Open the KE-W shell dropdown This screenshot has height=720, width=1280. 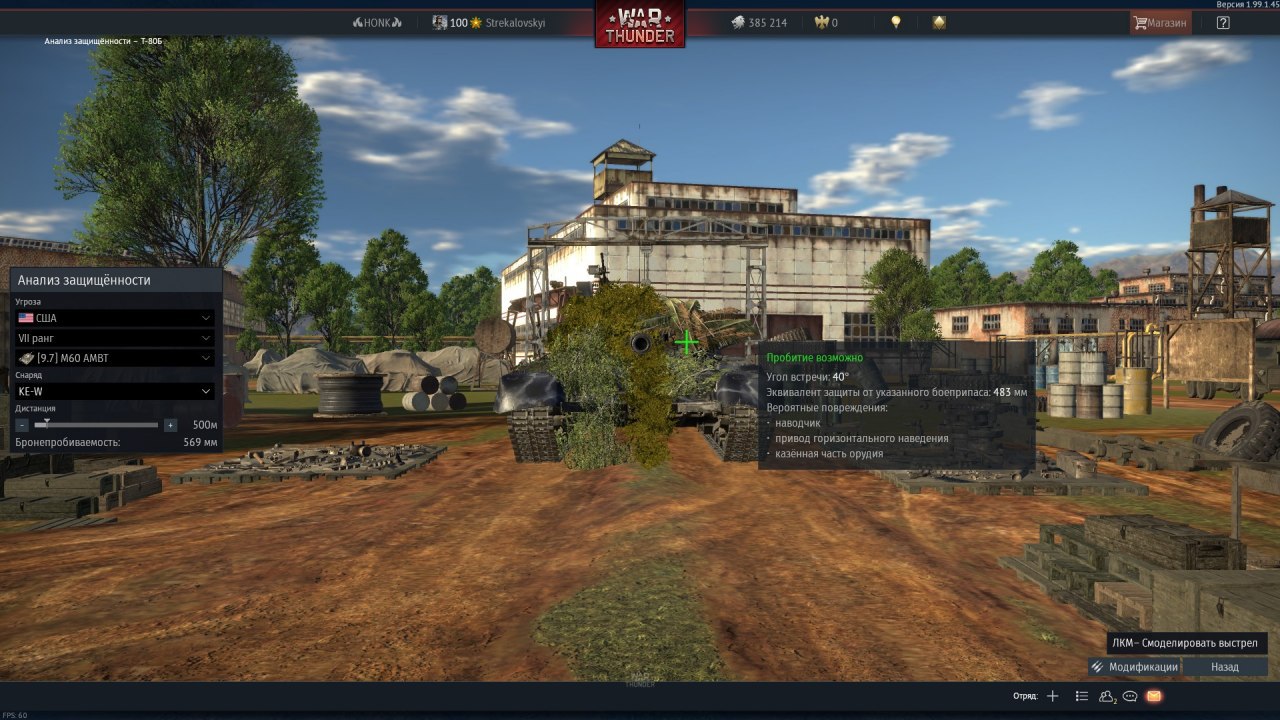tap(115, 391)
